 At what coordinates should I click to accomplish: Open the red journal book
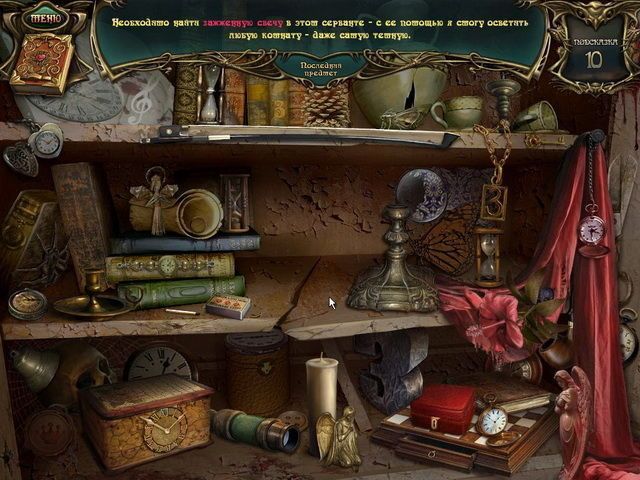pyautogui.click(x=41, y=64)
